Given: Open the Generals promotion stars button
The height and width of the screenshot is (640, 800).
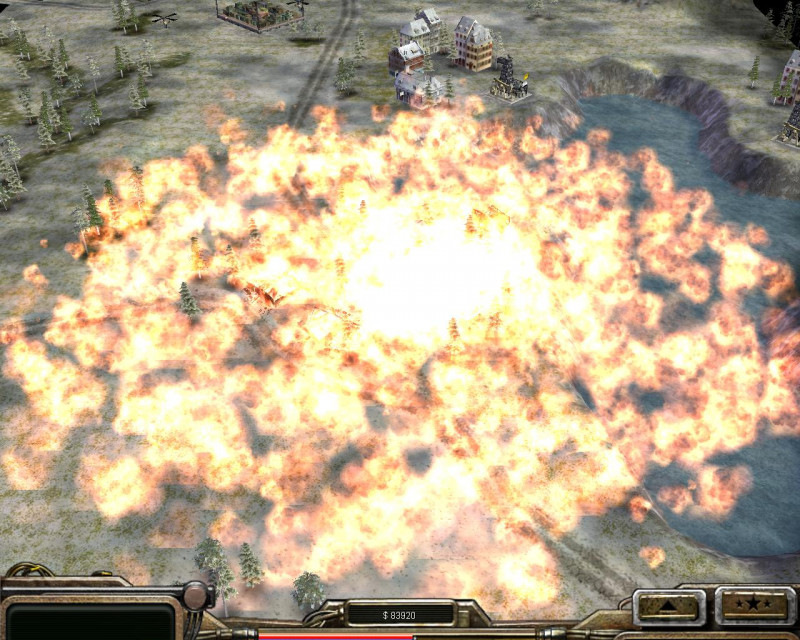Looking at the screenshot, I should 754,606.
